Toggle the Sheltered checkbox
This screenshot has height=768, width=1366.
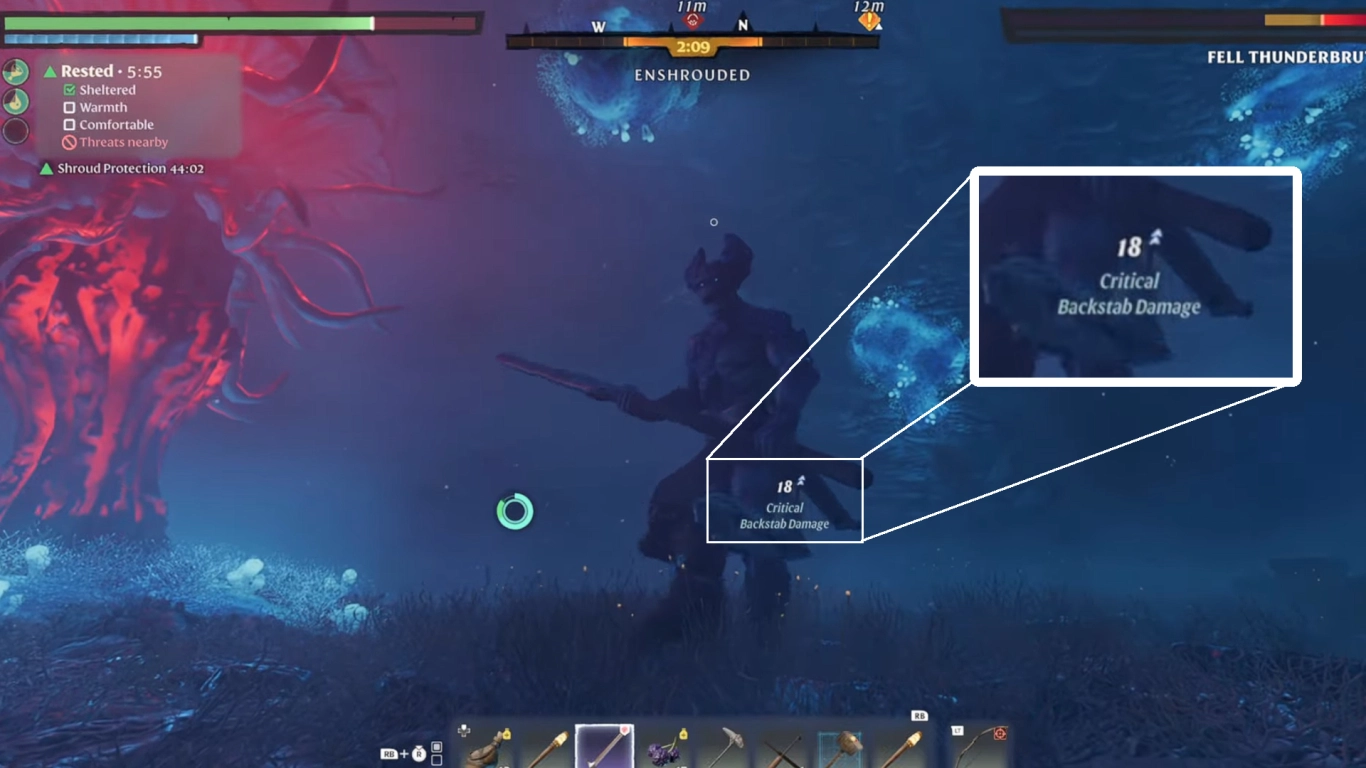tap(70, 90)
